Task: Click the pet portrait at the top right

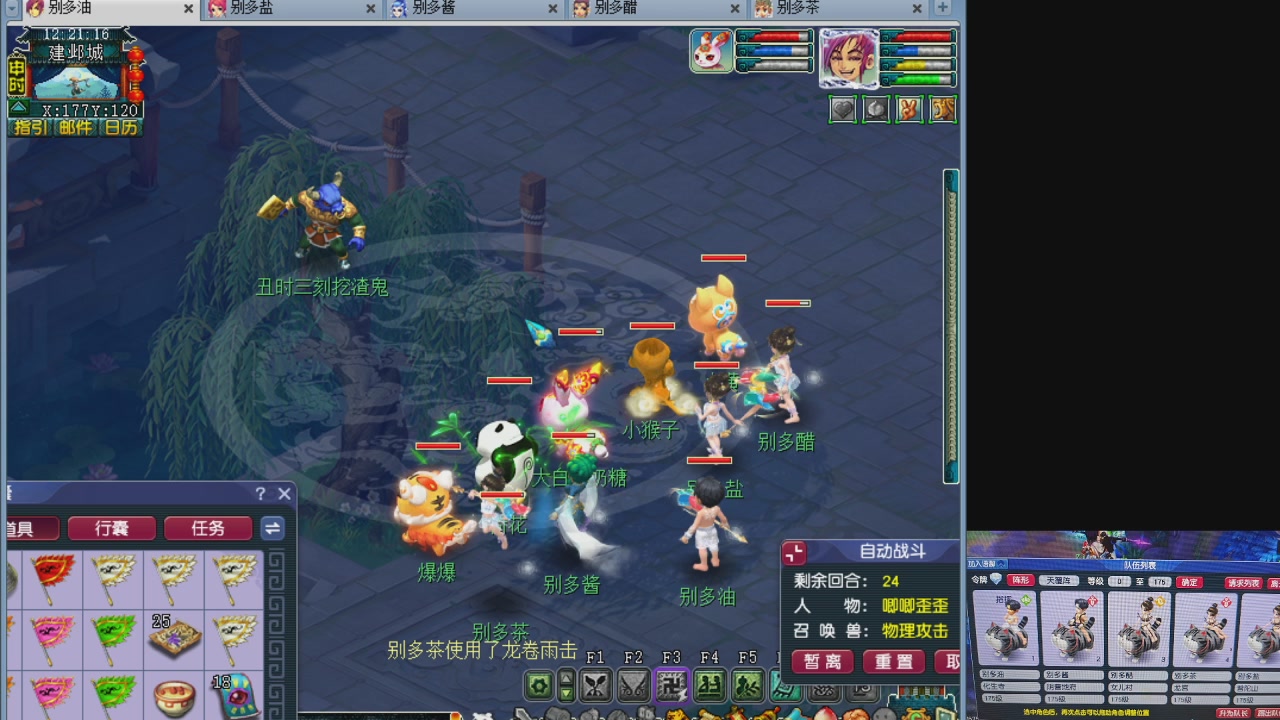Action: [x=710, y=50]
